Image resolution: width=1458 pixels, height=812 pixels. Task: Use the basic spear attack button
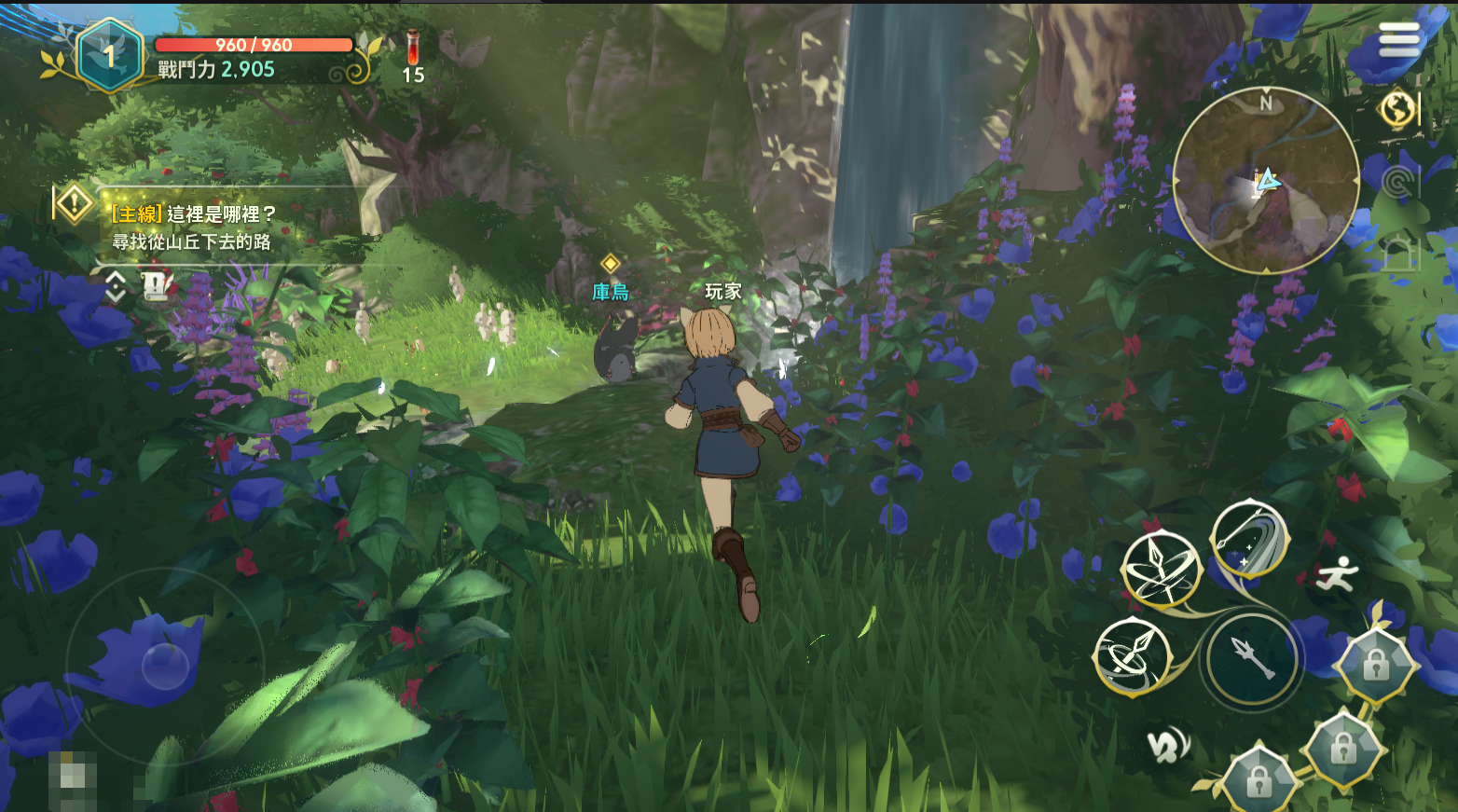point(1251,659)
